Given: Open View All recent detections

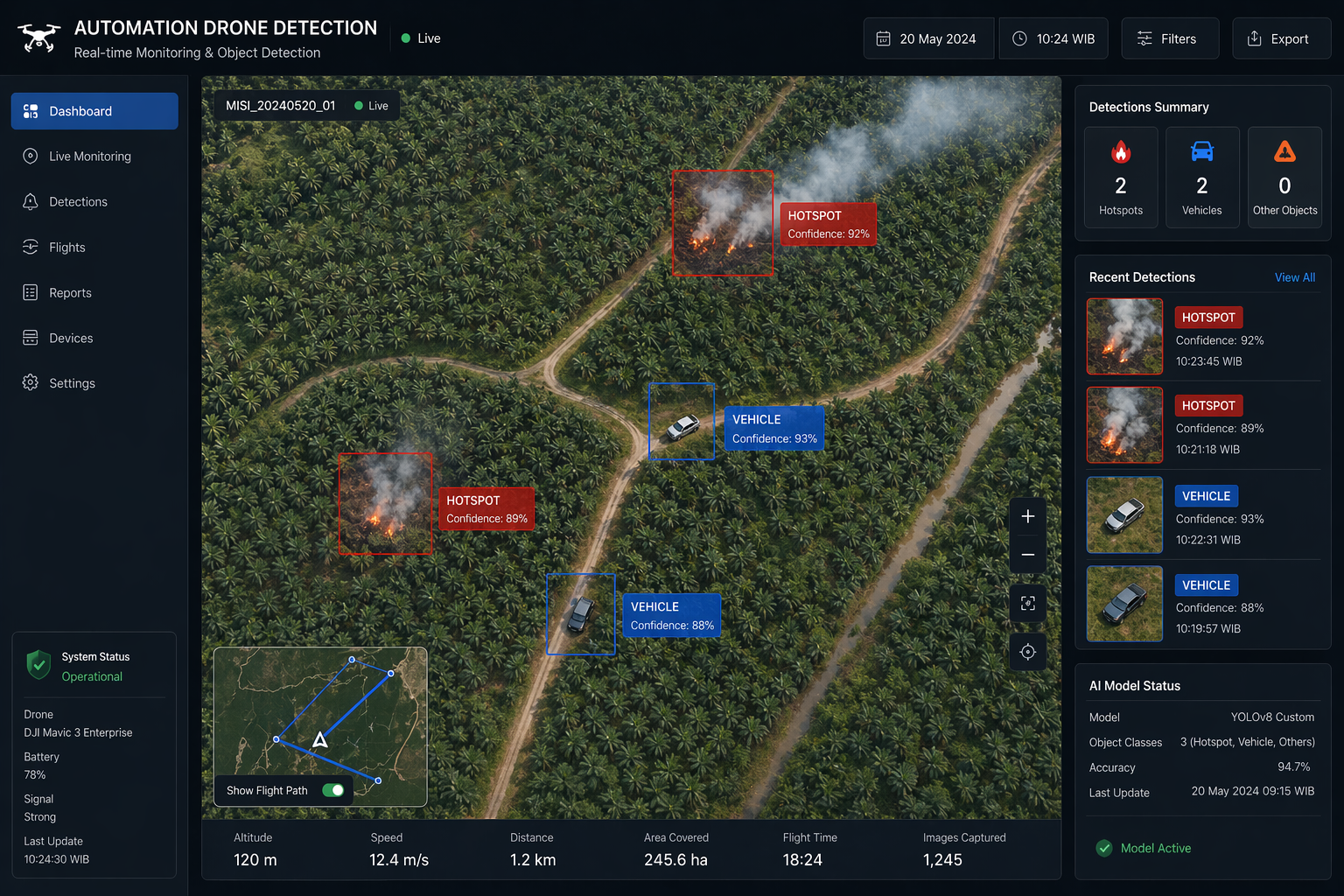Looking at the screenshot, I should [x=1295, y=277].
